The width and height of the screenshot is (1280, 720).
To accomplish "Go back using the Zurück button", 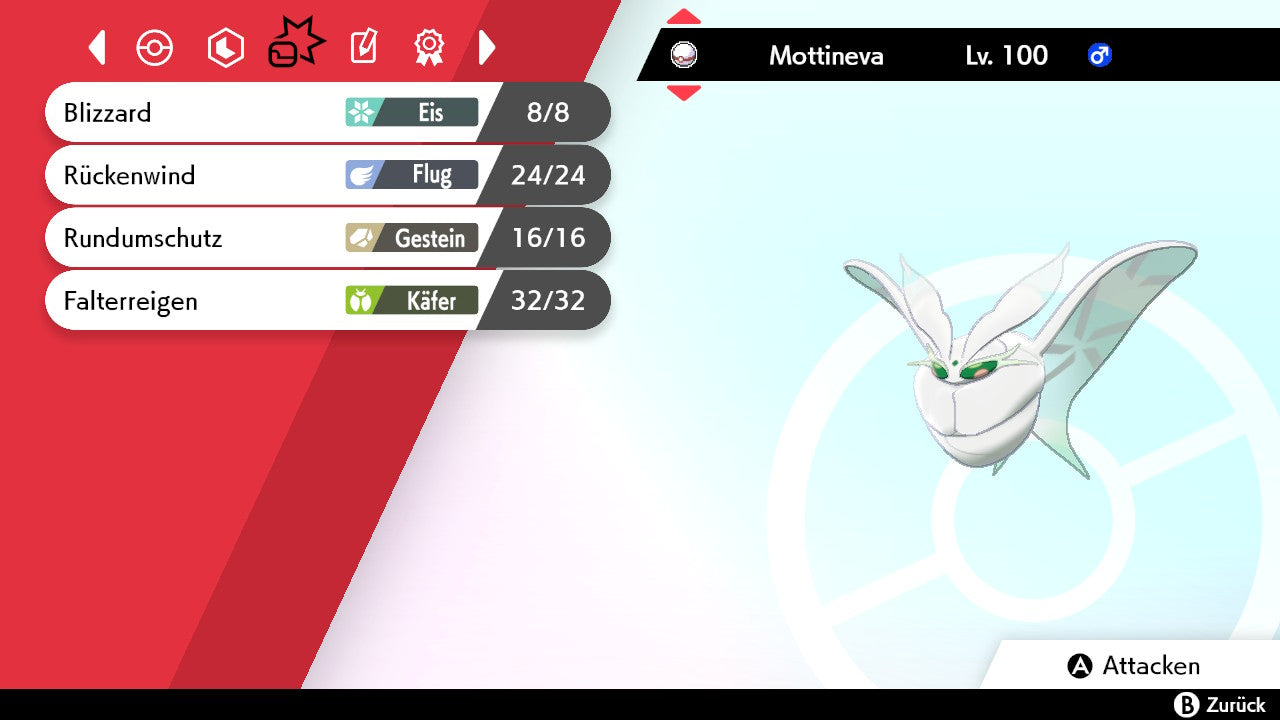I will (1220, 705).
